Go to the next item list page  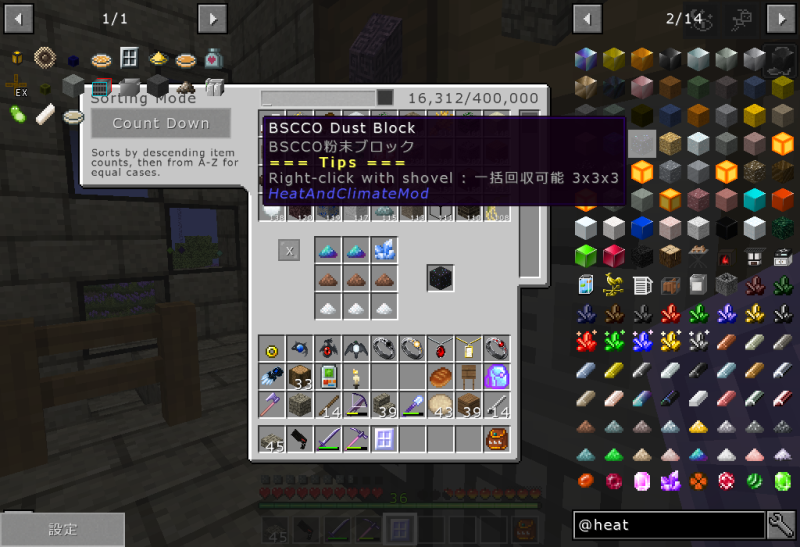pos(780,18)
